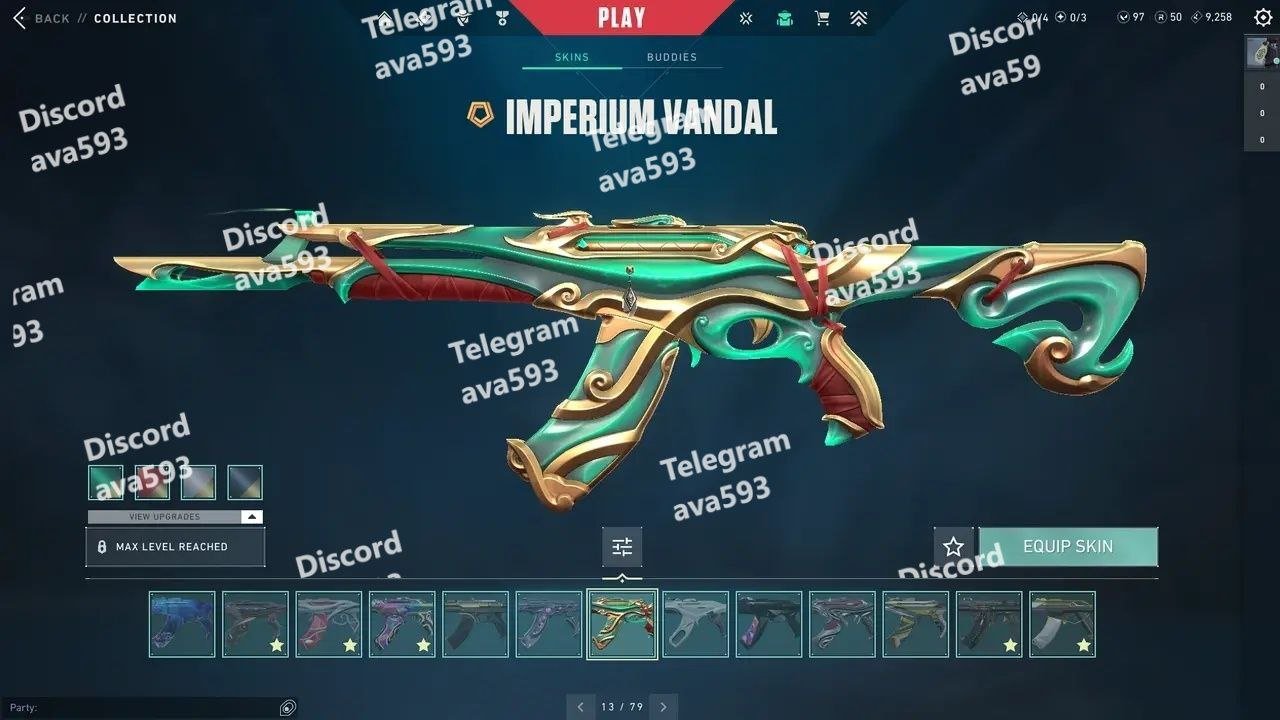Hit the red PLAY button

pyautogui.click(x=621, y=17)
